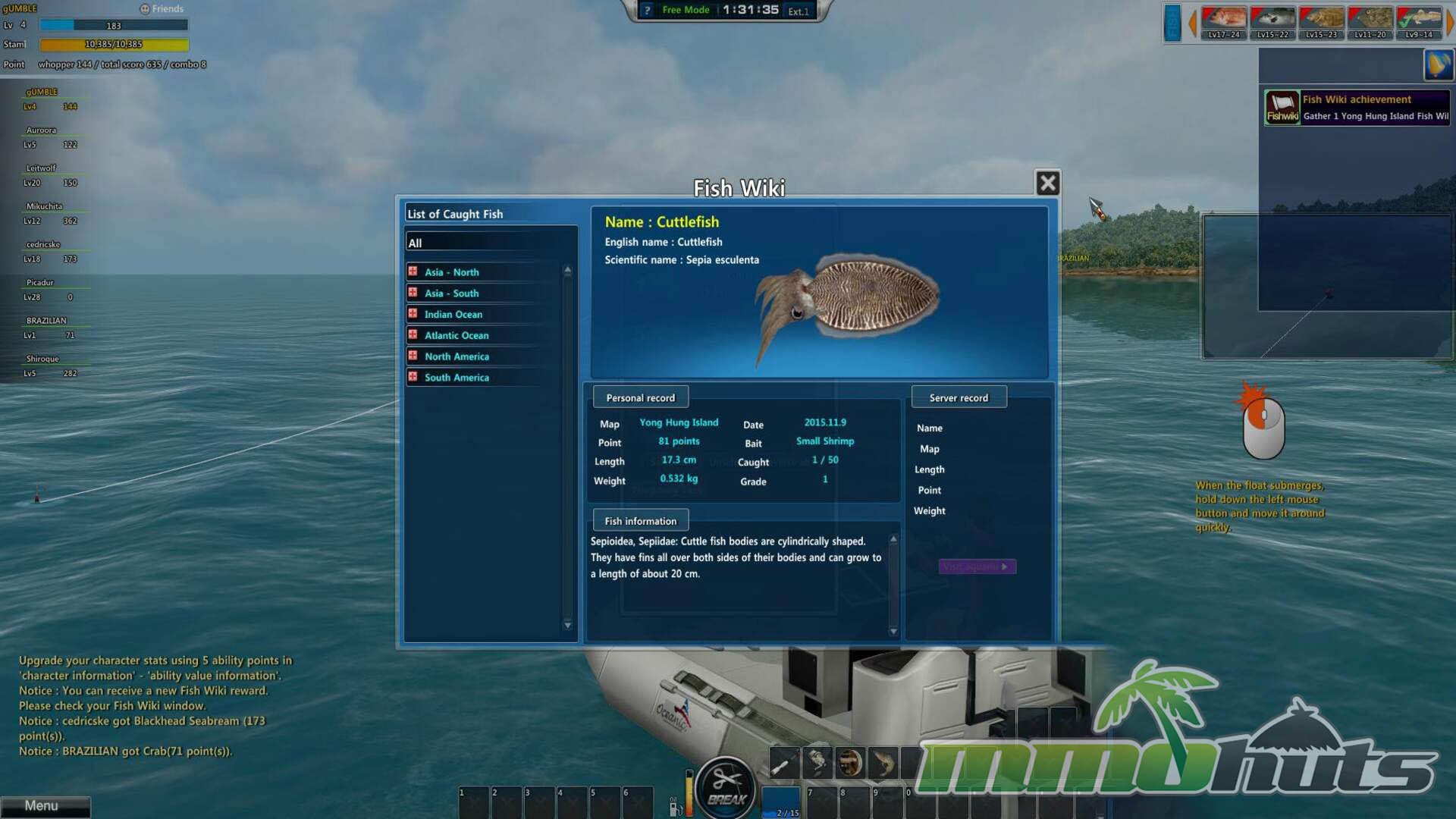Click the BREAK line scissors button
Image resolution: width=1456 pixels, height=819 pixels.
pyautogui.click(x=726, y=786)
